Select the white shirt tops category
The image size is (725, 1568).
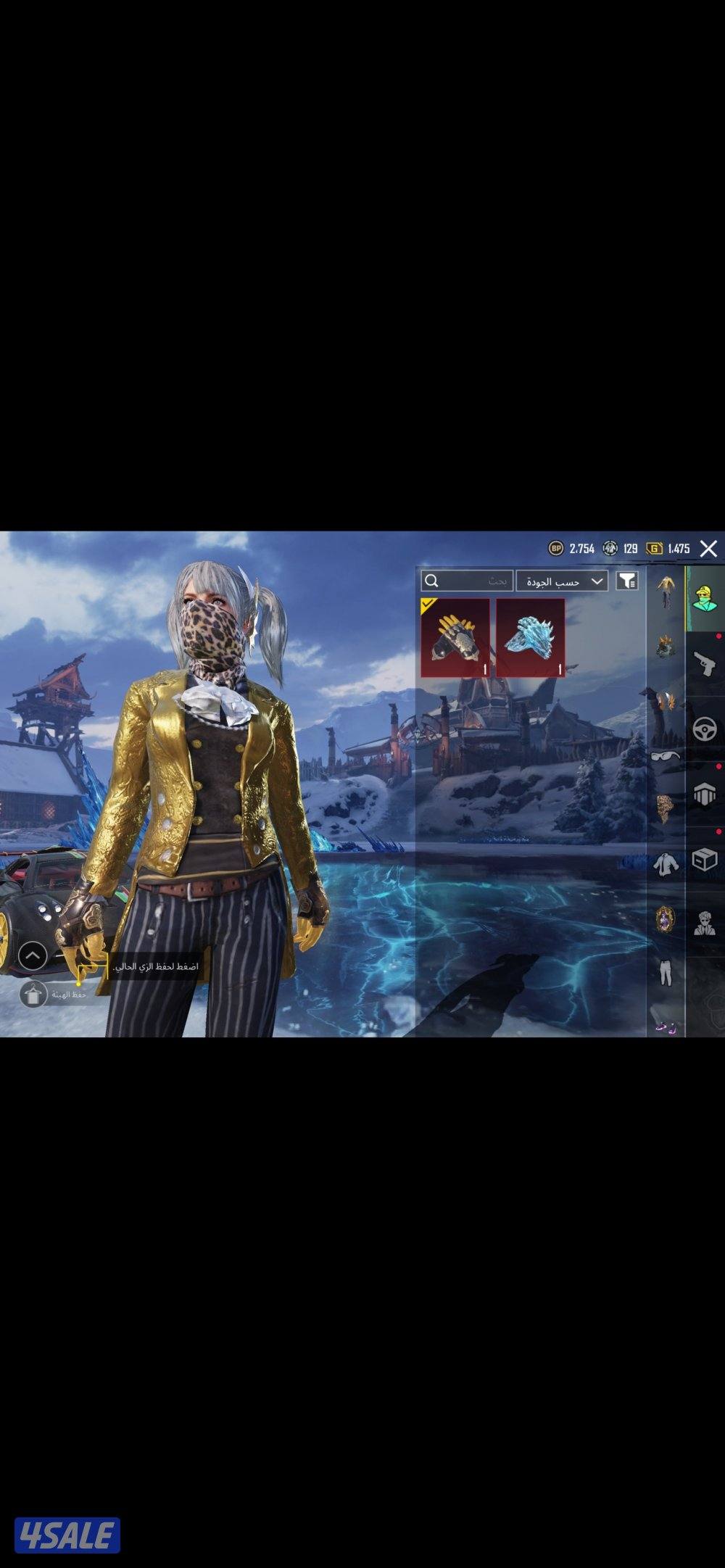click(666, 864)
